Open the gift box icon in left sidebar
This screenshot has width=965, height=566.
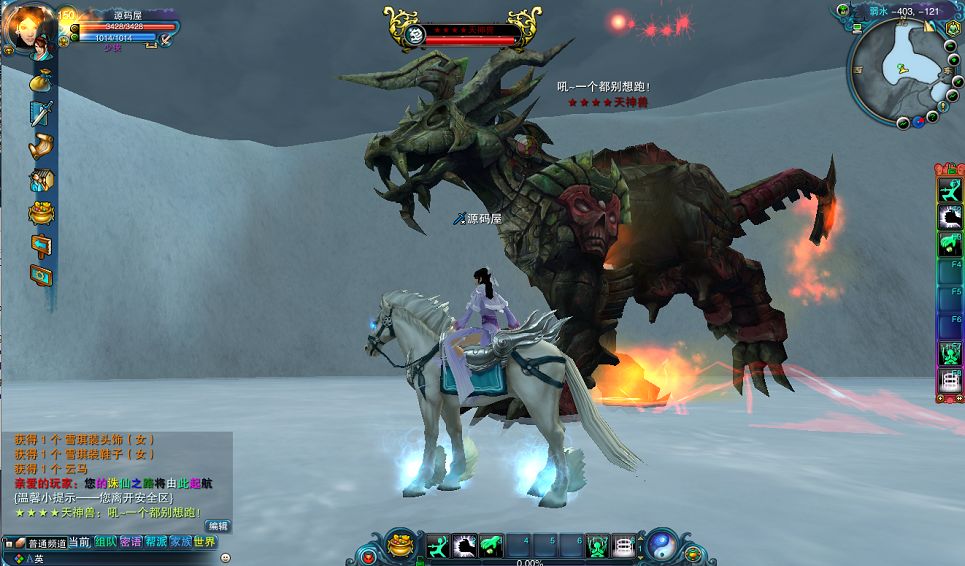pos(40,180)
